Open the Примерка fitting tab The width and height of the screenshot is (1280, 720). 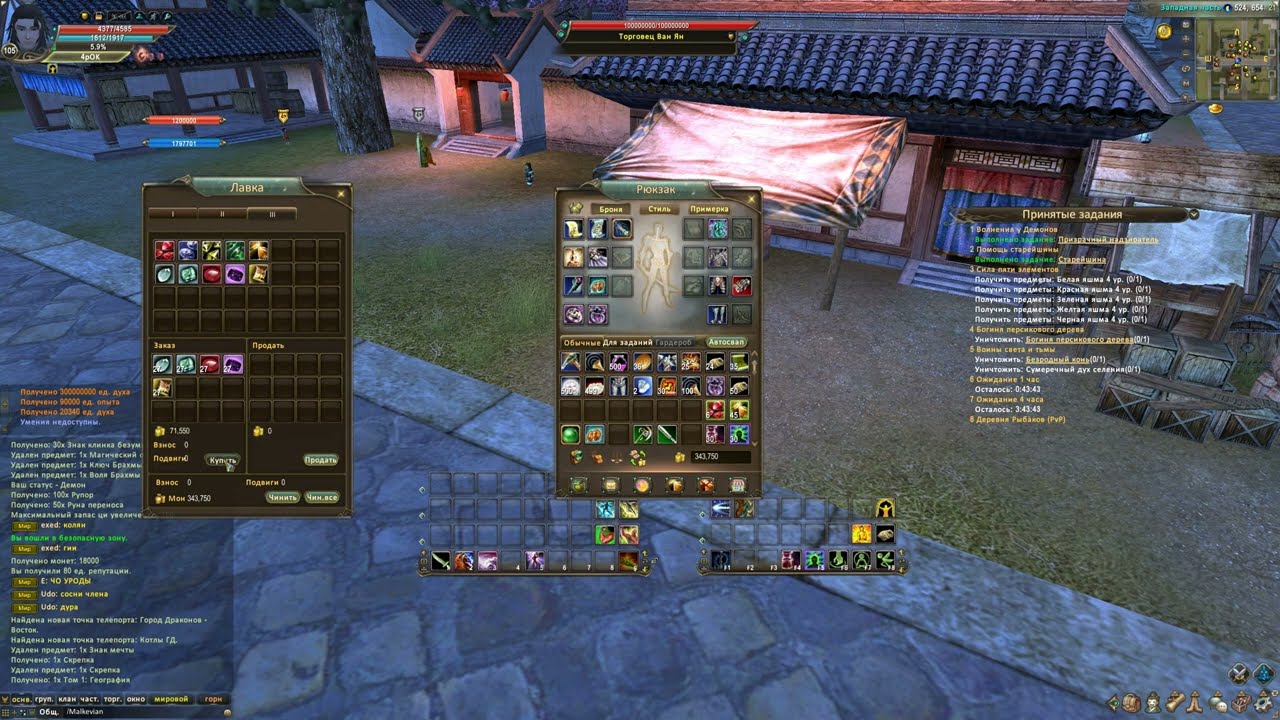(x=709, y=209)
